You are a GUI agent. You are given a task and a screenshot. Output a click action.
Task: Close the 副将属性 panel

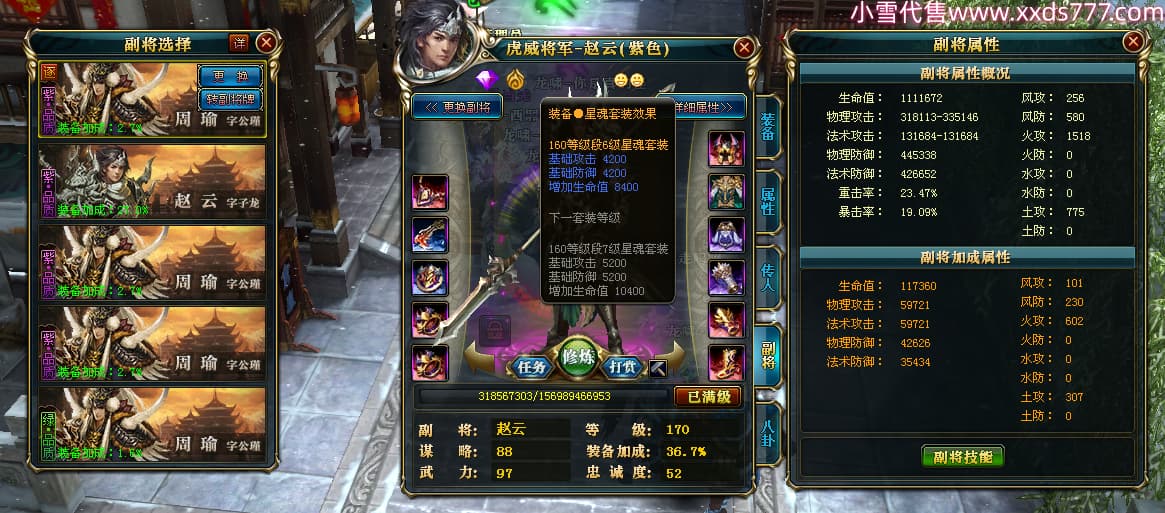[1132, 42]
